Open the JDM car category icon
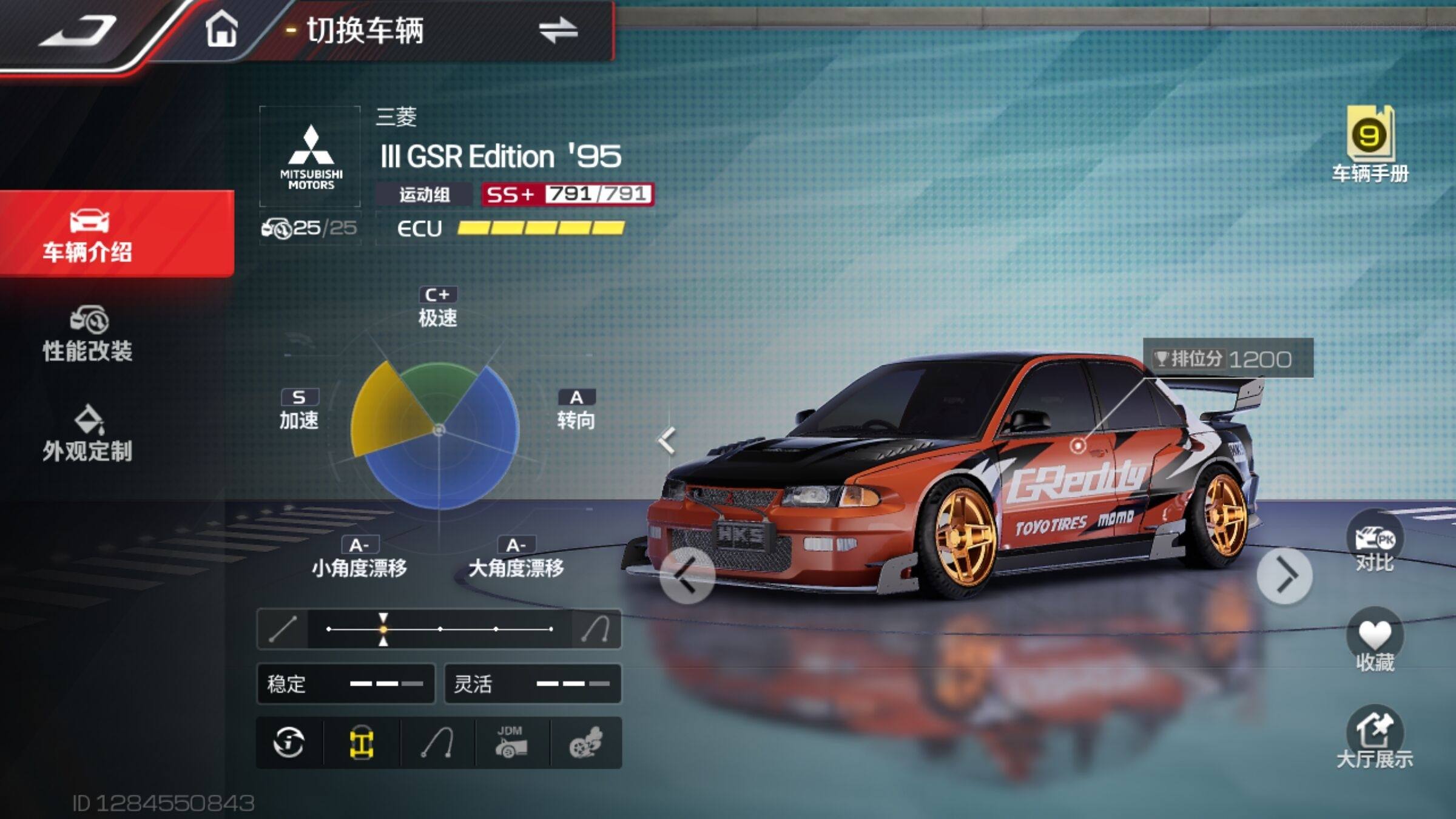This screenshot has width=1456, height=819. click(x=511, y=743)
